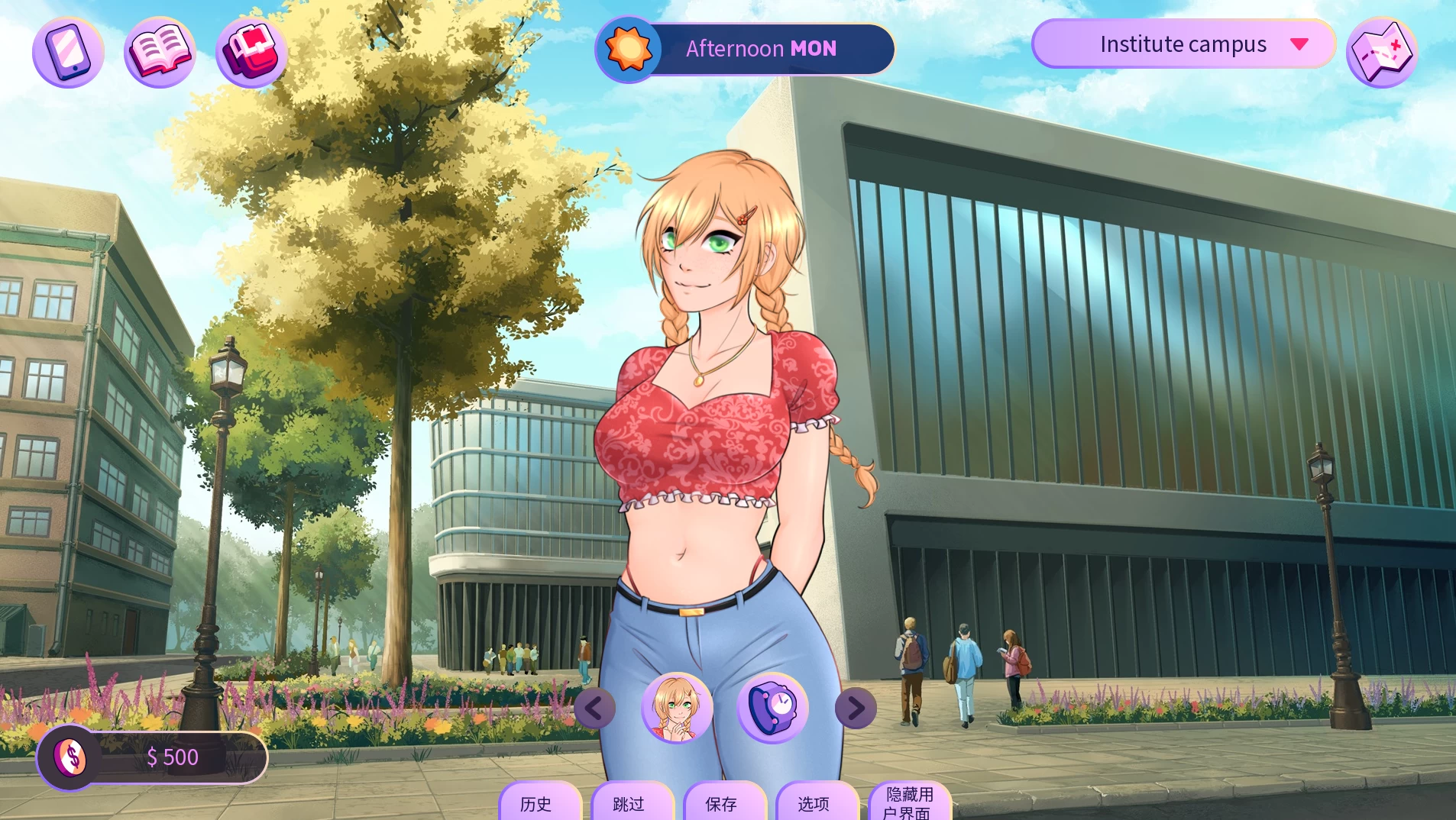
Task: Open the pink open-book journal
Action: coord(160,52)
